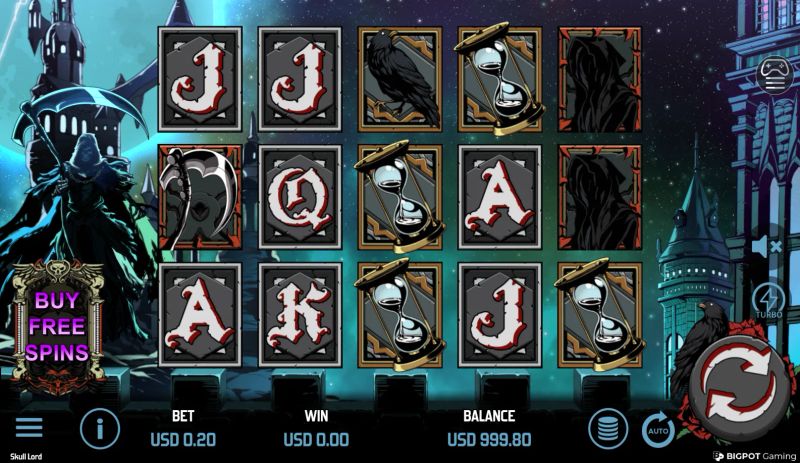The height and width of the screenshot is (463, 800).
Task: Toggle Turbo spin mode
Action: [x=770, y=302]
